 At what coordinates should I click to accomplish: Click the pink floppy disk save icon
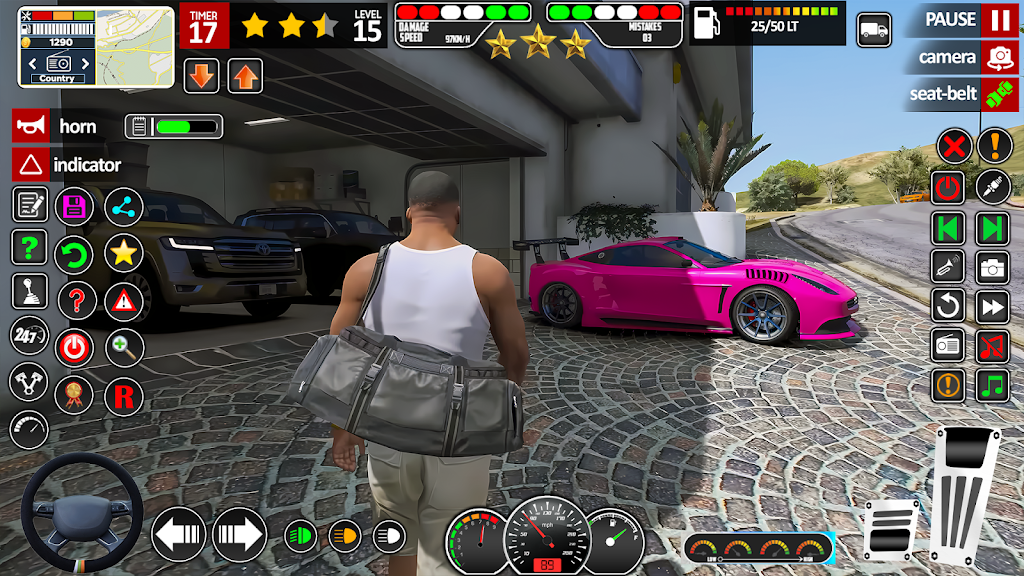pos(74,206)
